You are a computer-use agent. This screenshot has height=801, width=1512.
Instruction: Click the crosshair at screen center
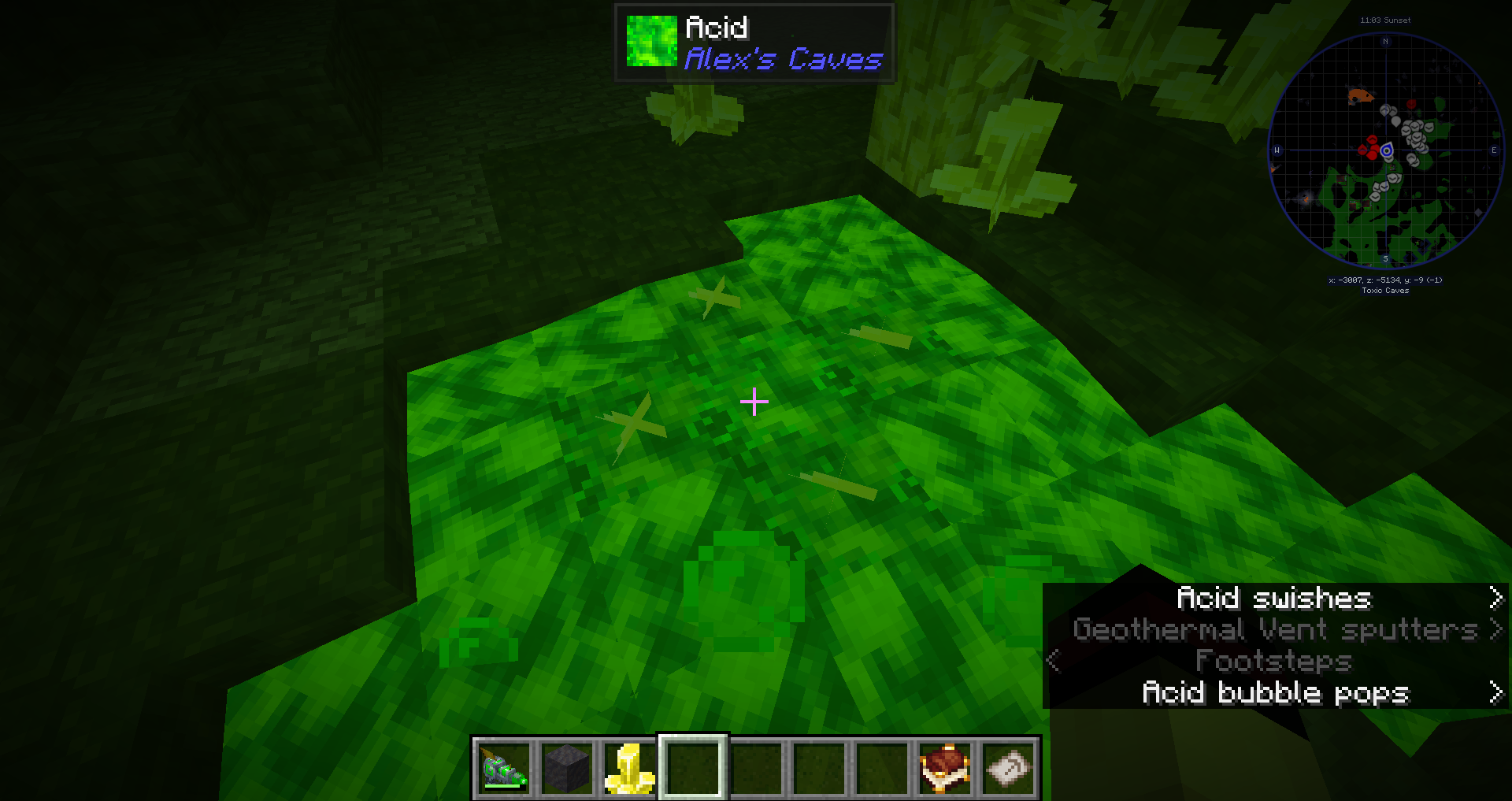(754, 402)
